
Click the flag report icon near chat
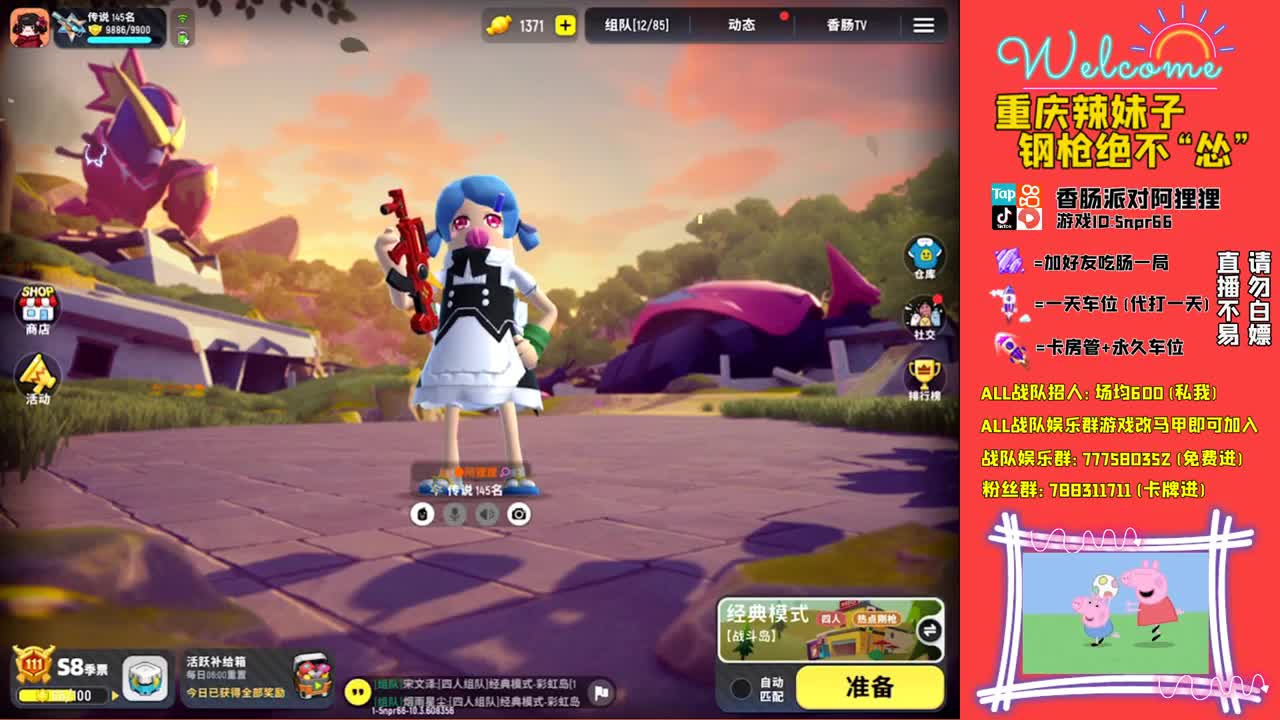(x=601, y=693)
